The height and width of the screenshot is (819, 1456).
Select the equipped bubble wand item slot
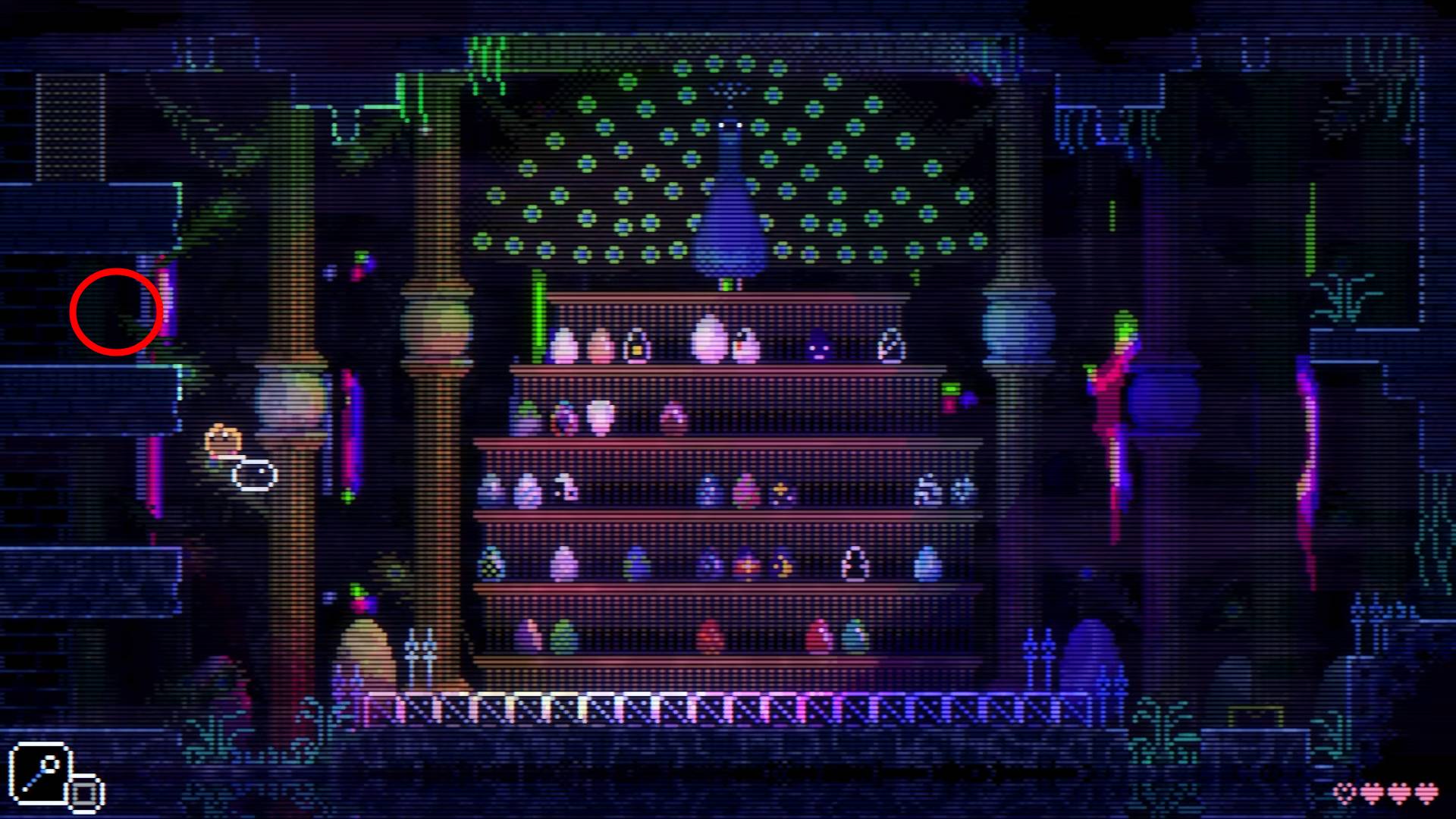point(39,773)
